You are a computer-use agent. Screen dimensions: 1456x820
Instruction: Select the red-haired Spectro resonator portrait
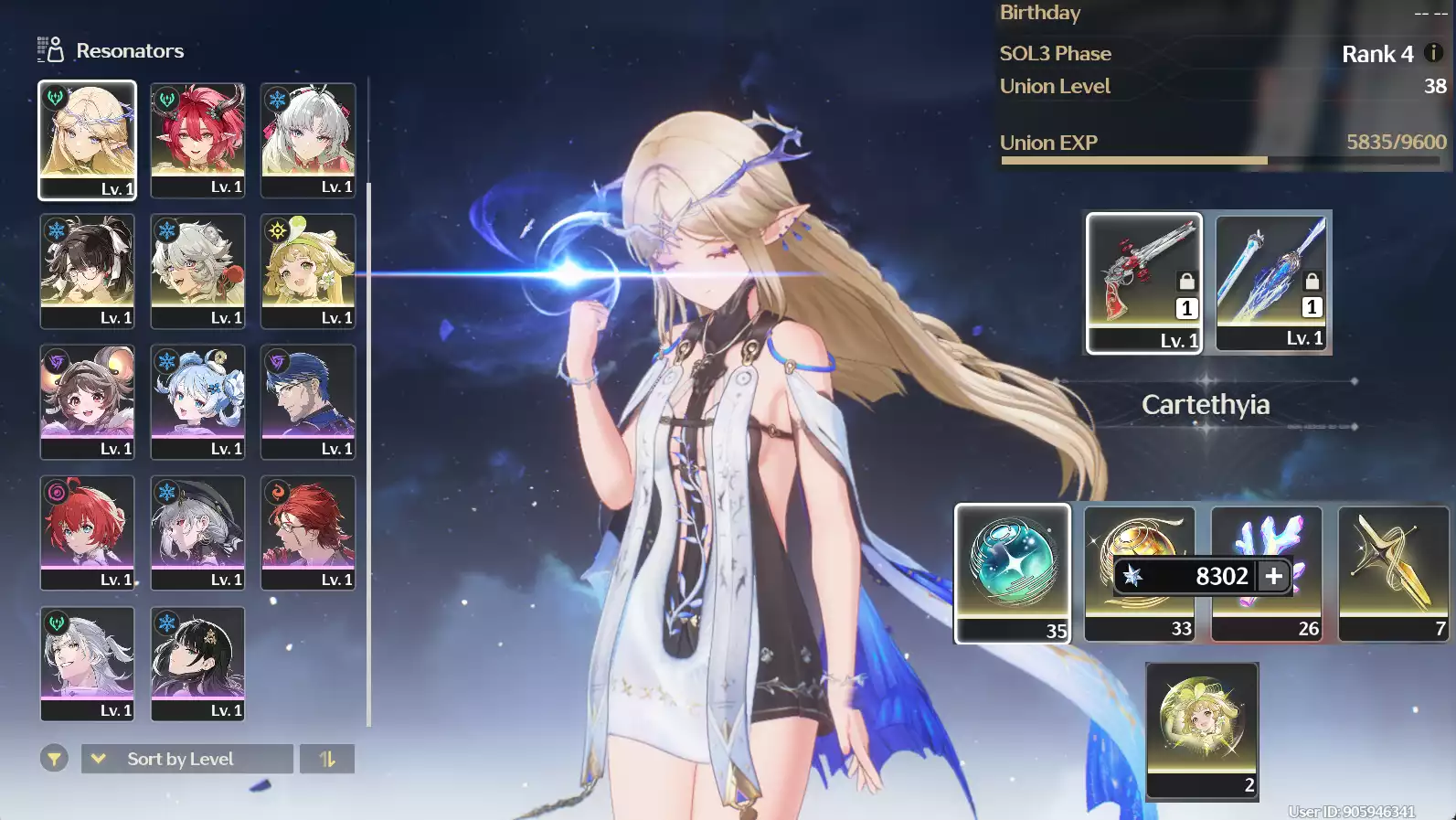[197, 140]
